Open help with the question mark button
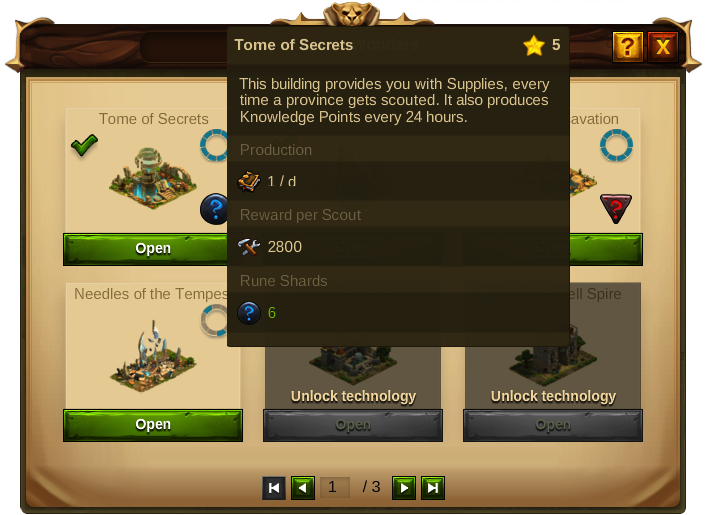The image size is (708, 515). [x=627, y=46]
